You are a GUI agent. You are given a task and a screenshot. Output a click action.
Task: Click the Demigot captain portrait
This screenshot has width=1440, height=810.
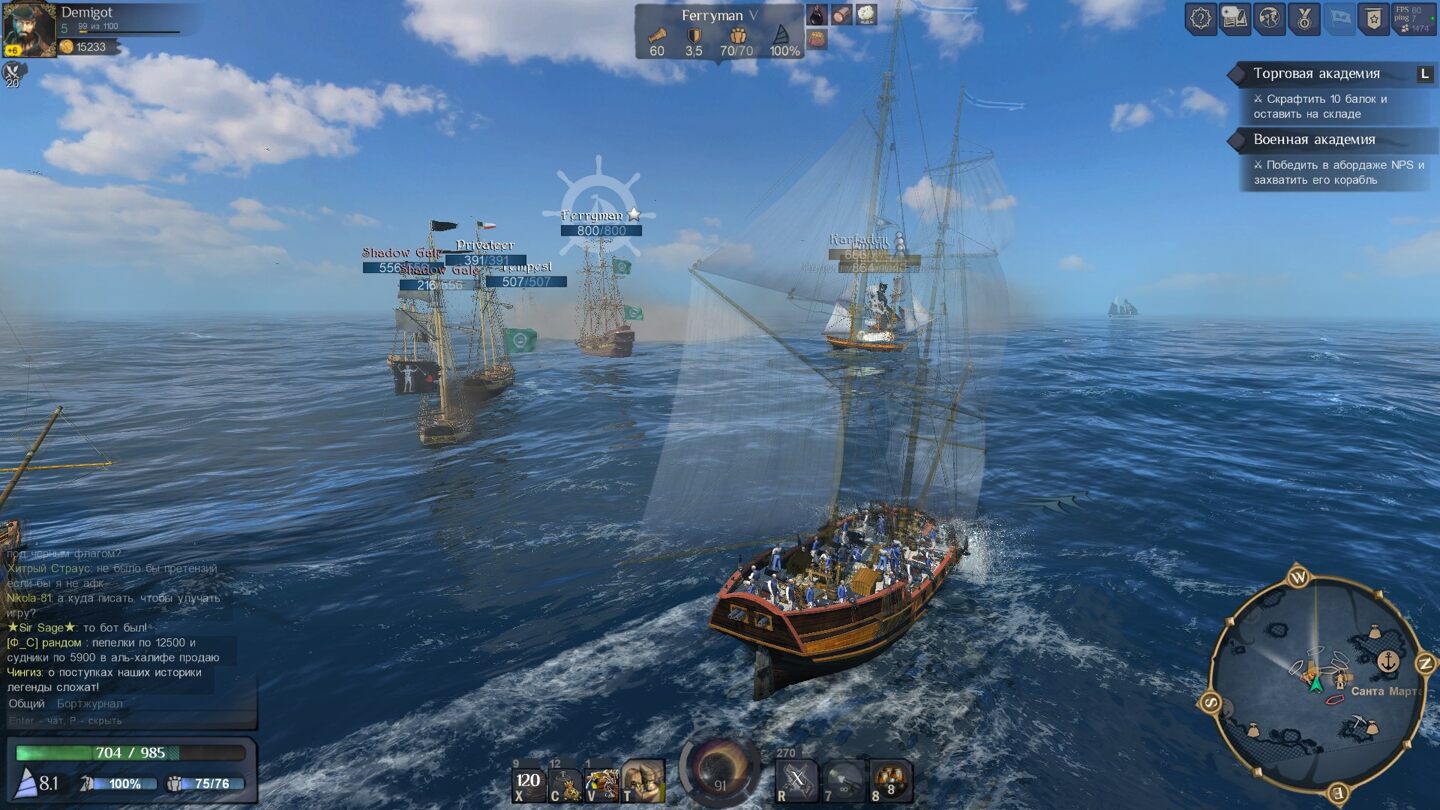coord(29,30)
